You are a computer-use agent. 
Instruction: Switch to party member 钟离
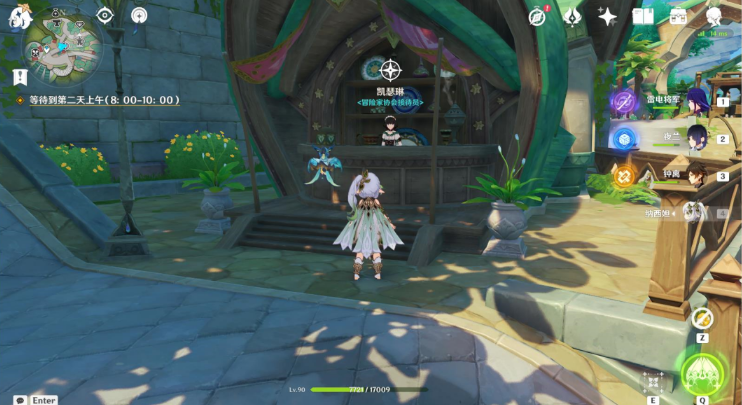click(697, 176)
